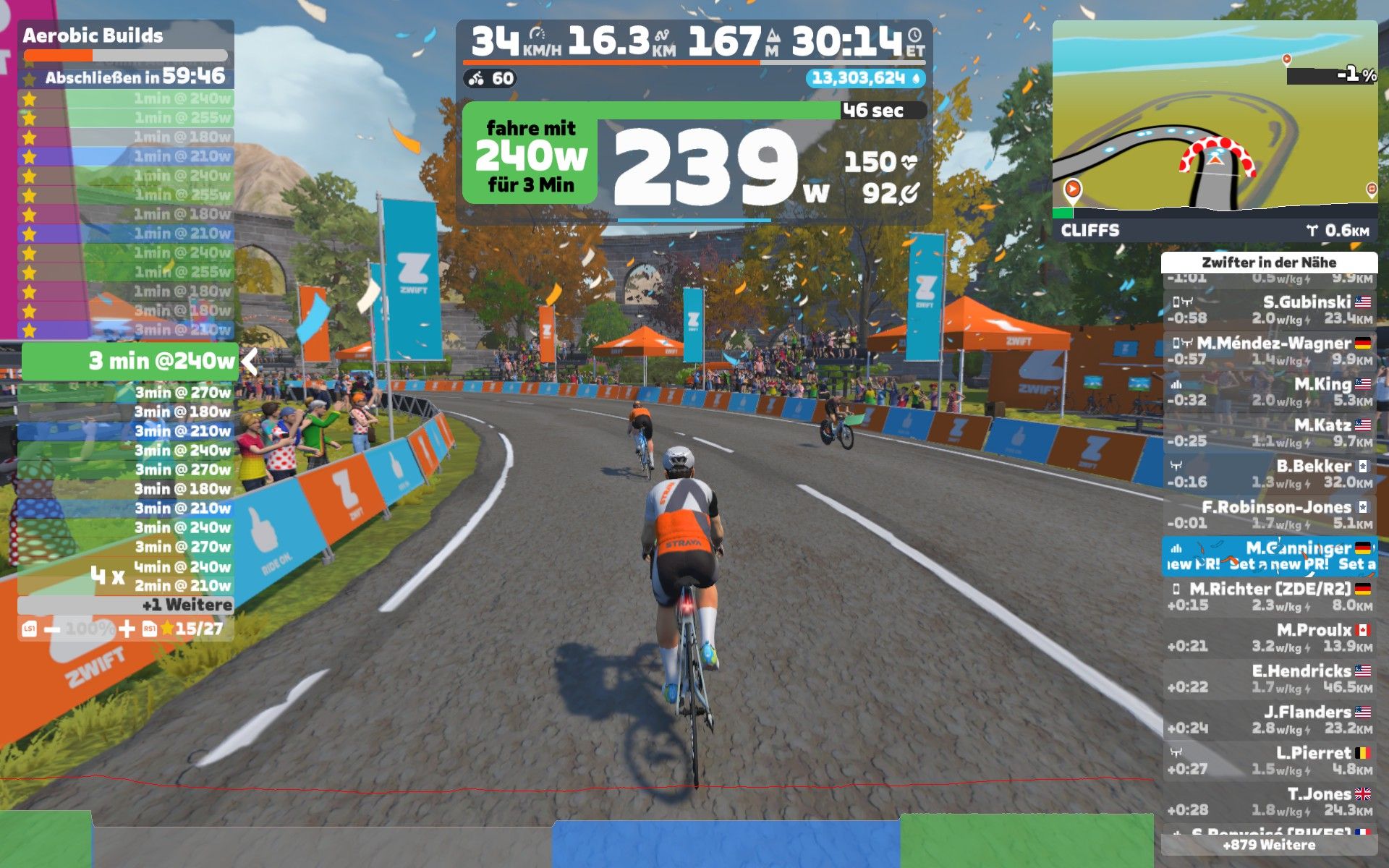Pick E.Hendricks in the rider list
This screenshot has width=1389, height=868.
[x=1269, y=678]
